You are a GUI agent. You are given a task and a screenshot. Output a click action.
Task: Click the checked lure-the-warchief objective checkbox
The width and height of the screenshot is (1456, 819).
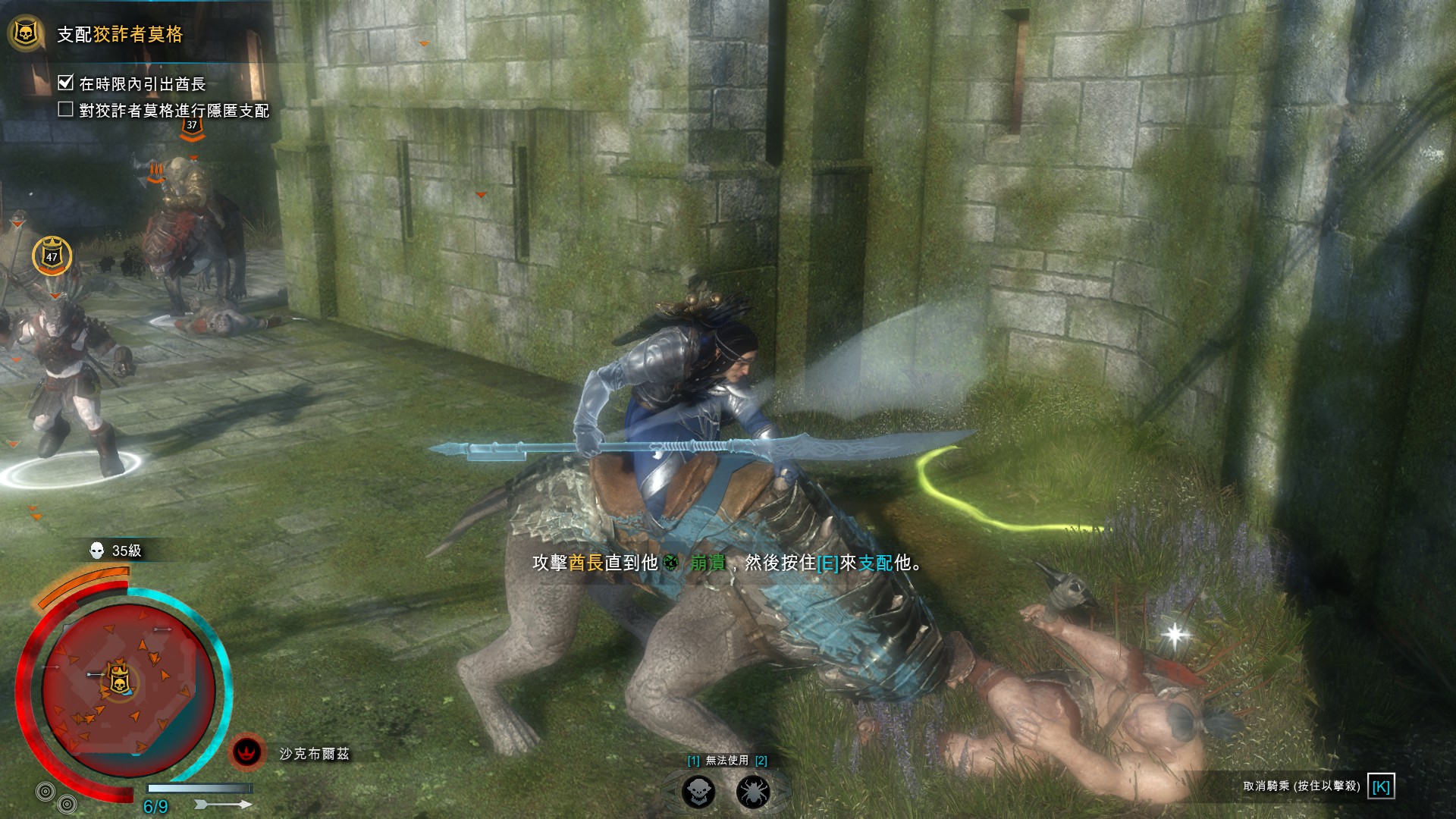coord(66,83)
